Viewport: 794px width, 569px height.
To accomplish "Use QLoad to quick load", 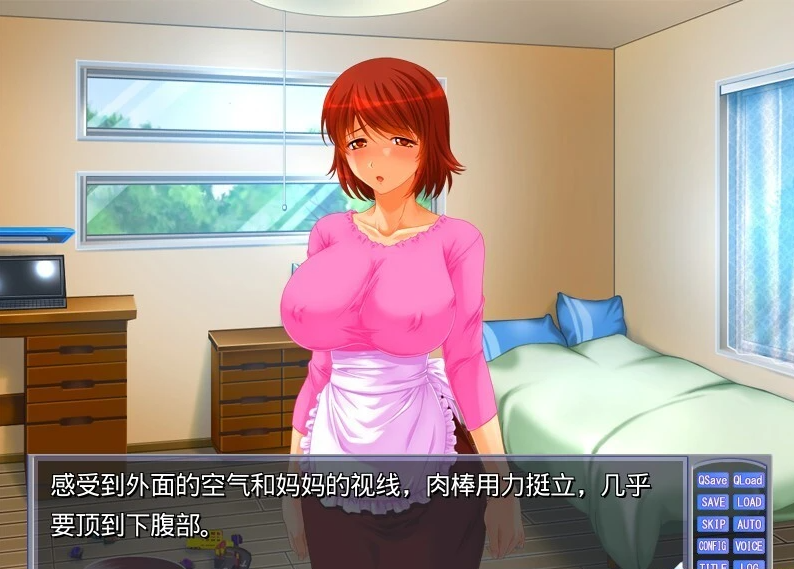I will click(x=748, y=481).
